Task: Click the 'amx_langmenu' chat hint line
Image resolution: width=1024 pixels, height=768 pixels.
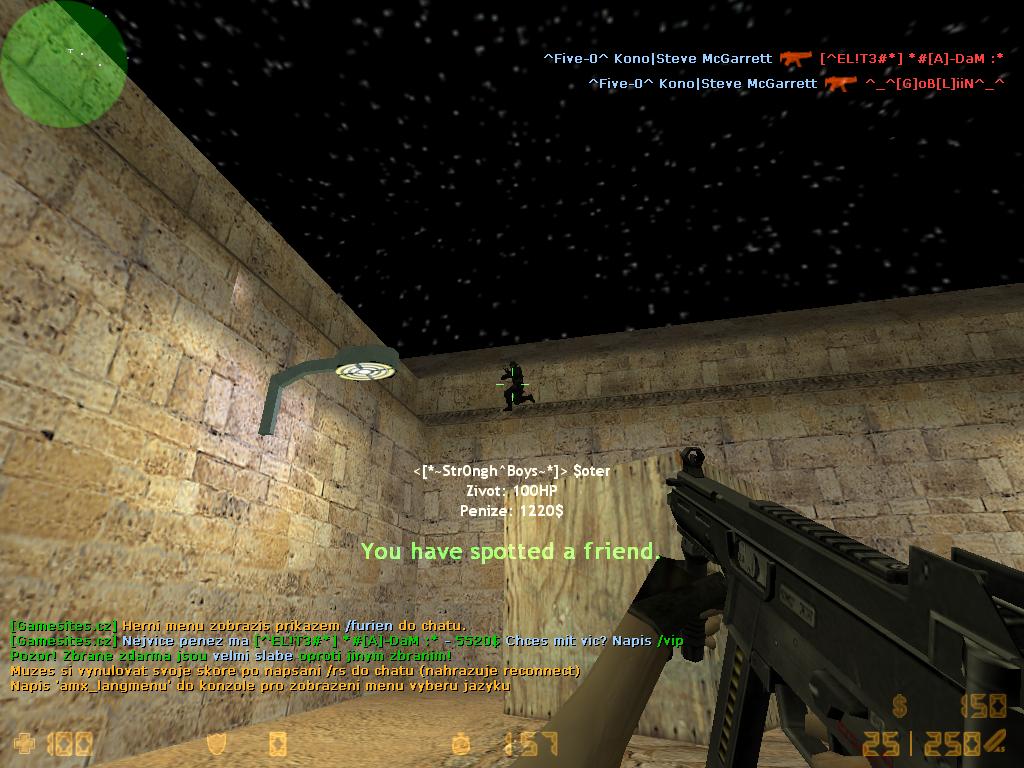Action: (x=260, y=685)
